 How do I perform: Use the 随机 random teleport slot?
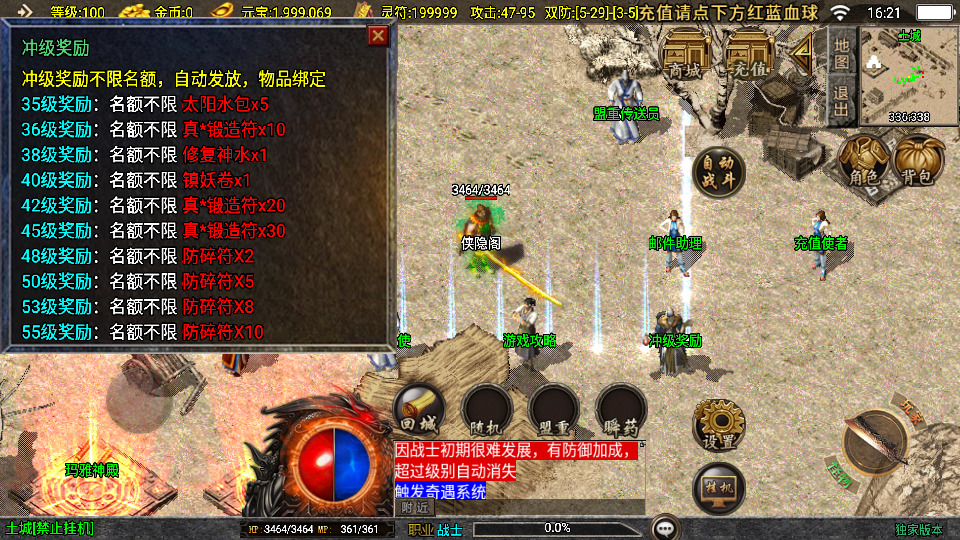tap(487, 410)
